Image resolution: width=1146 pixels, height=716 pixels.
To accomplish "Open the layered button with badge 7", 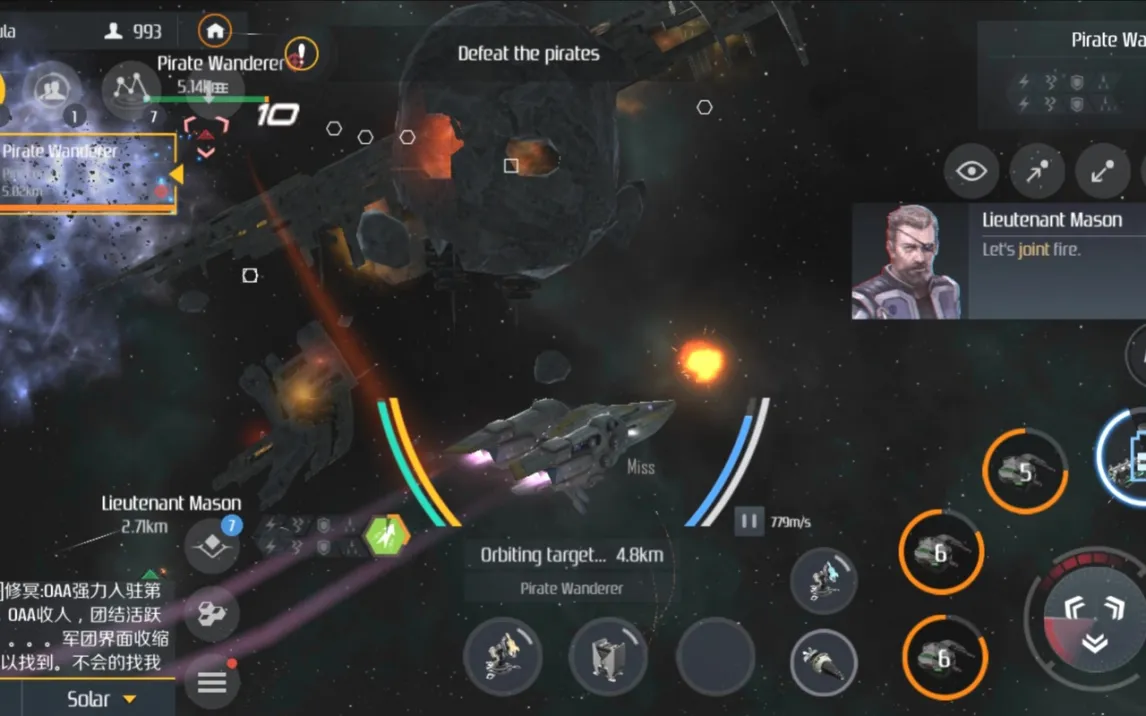I will (211, 546).
